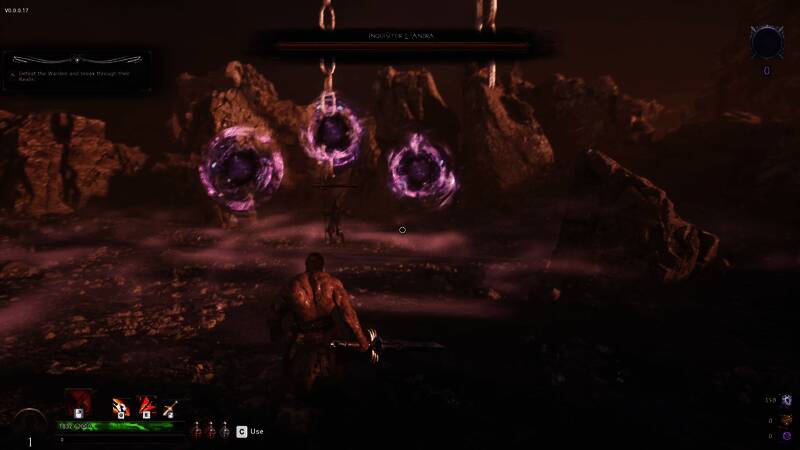Select the white-purple currency icon
This screenshot has height=450, width=800.
[787, 400]
